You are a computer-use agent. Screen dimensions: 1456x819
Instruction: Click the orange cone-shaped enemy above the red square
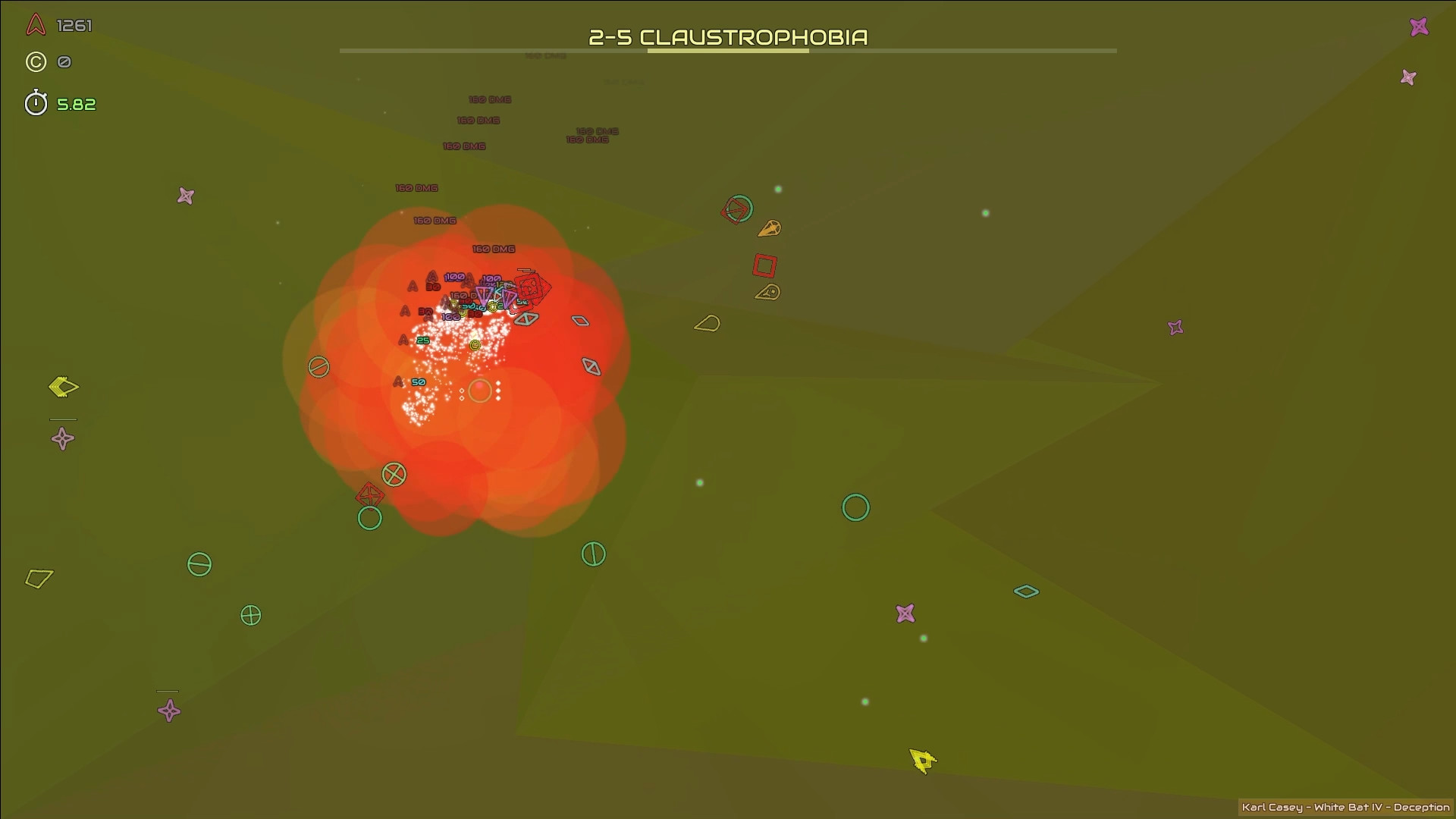[770, 227]
